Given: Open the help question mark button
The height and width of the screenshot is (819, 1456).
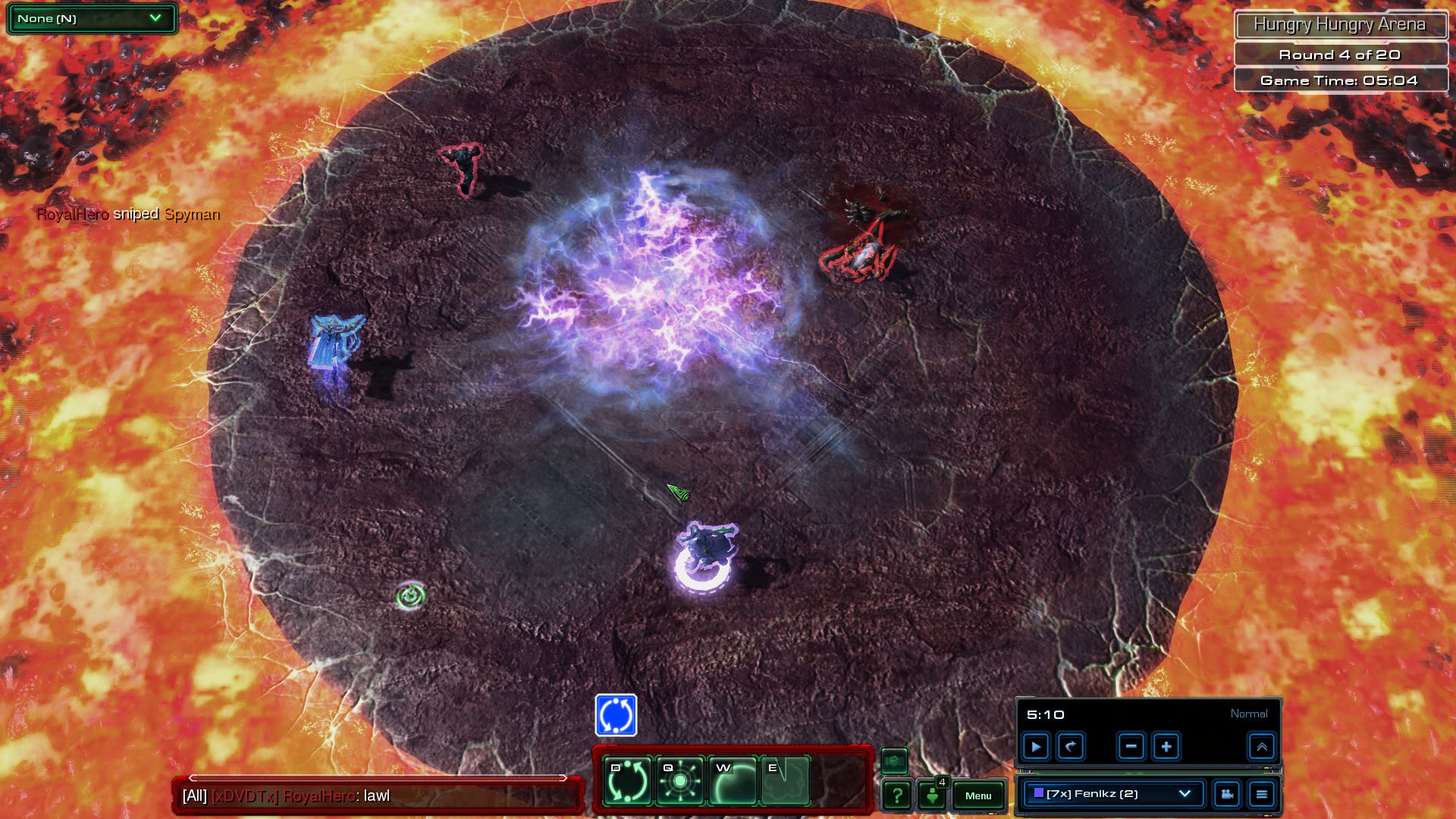Looking at the screenshot, I should pos(896,795).
